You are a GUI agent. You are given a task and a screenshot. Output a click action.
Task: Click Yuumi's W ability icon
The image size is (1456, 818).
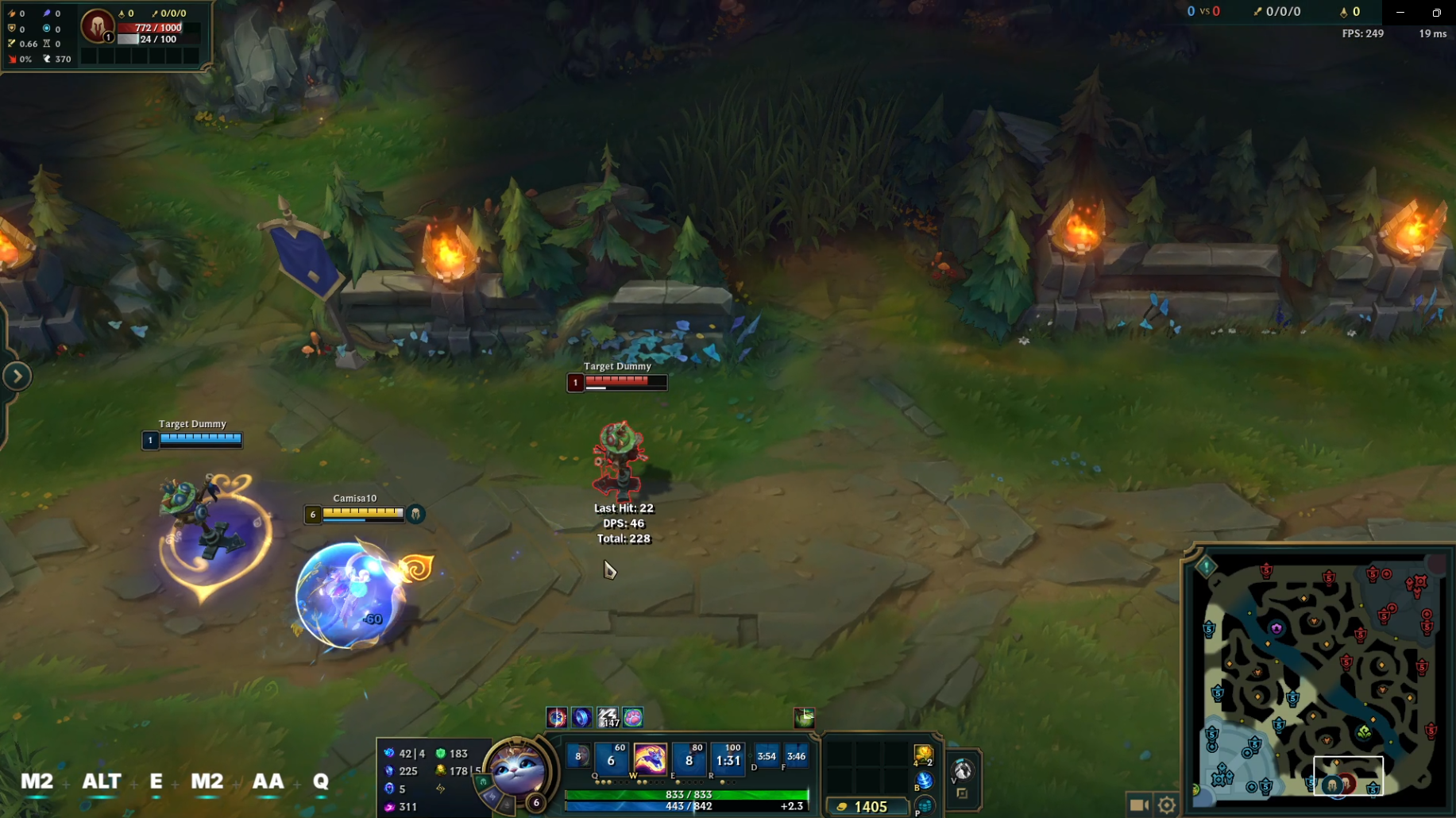click(x=651, y=760)
